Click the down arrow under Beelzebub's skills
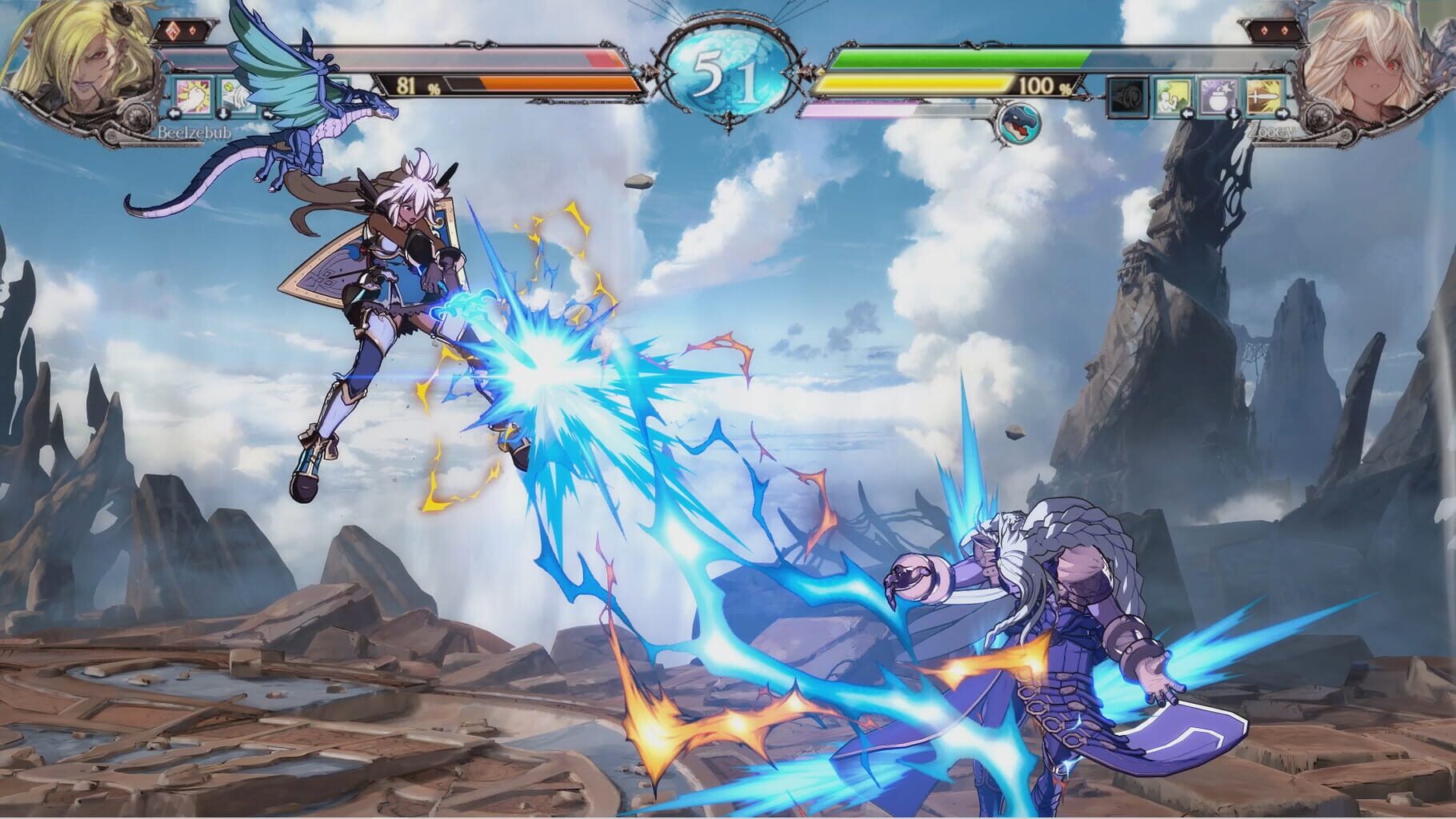This screenshot has width=1456, height=819. (223, 114)
